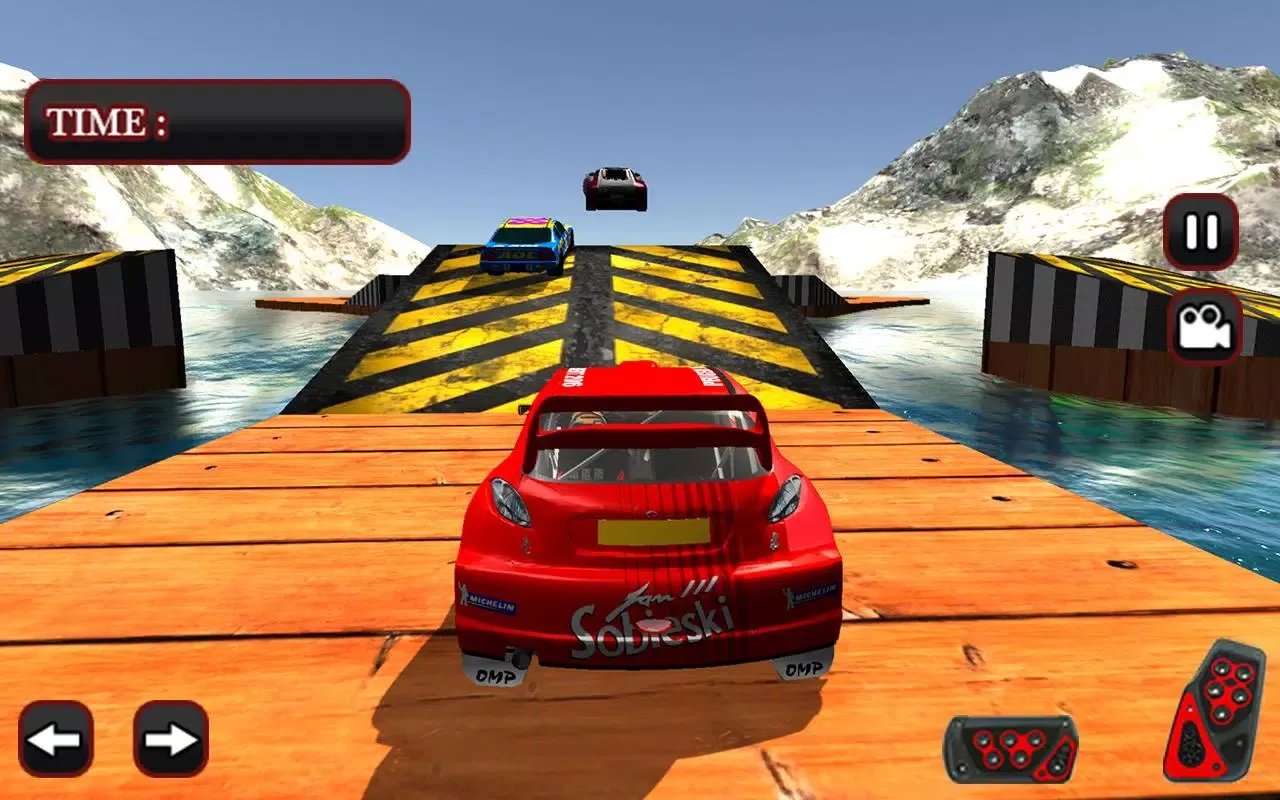Select the pause icon in the top right
Screen dimensions: 1280x800
tap(1198, 234)
